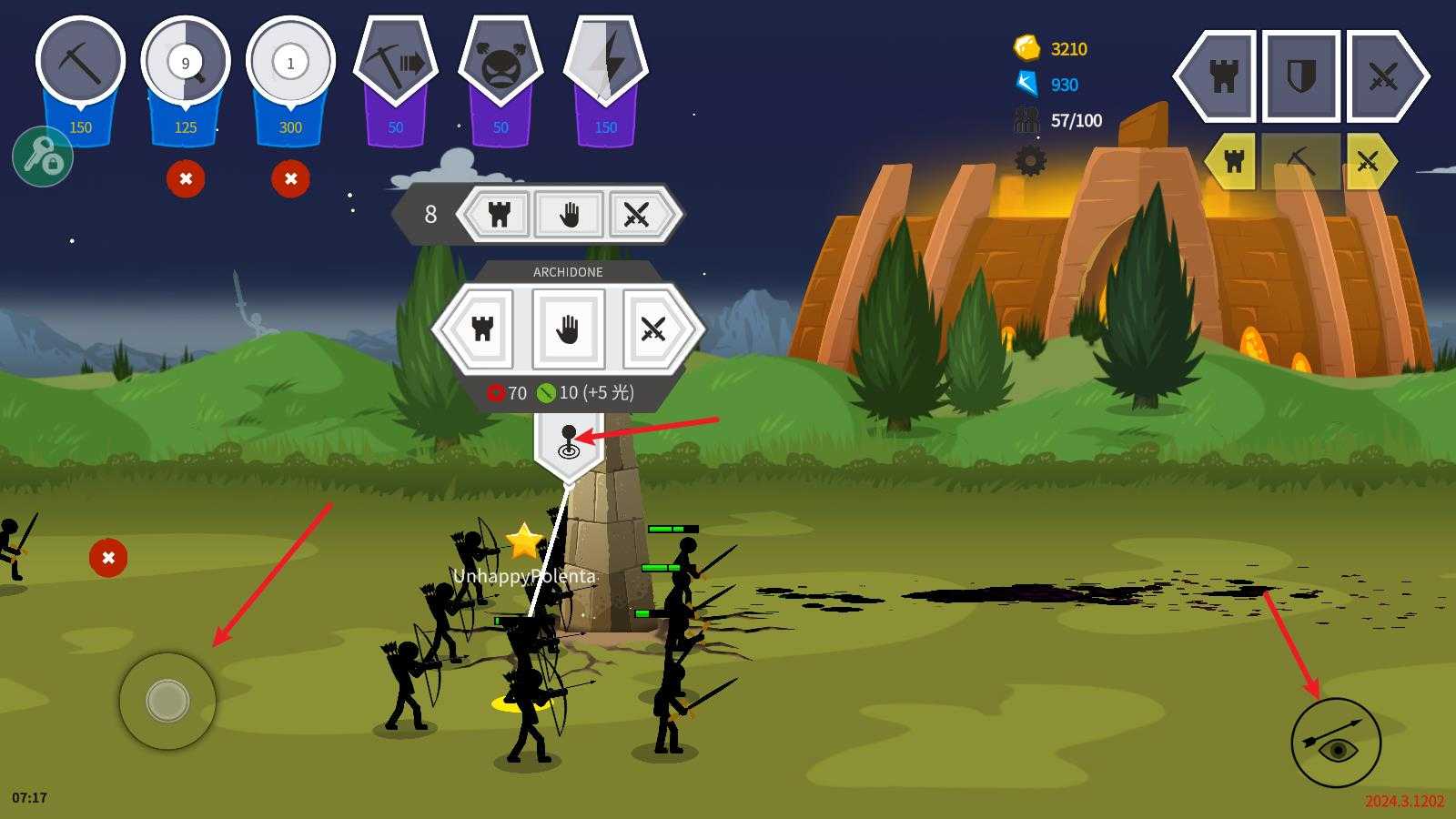
Task: Cancel the 125 gold unit queue
Action: pyautogui.click(x=186, y=178)
